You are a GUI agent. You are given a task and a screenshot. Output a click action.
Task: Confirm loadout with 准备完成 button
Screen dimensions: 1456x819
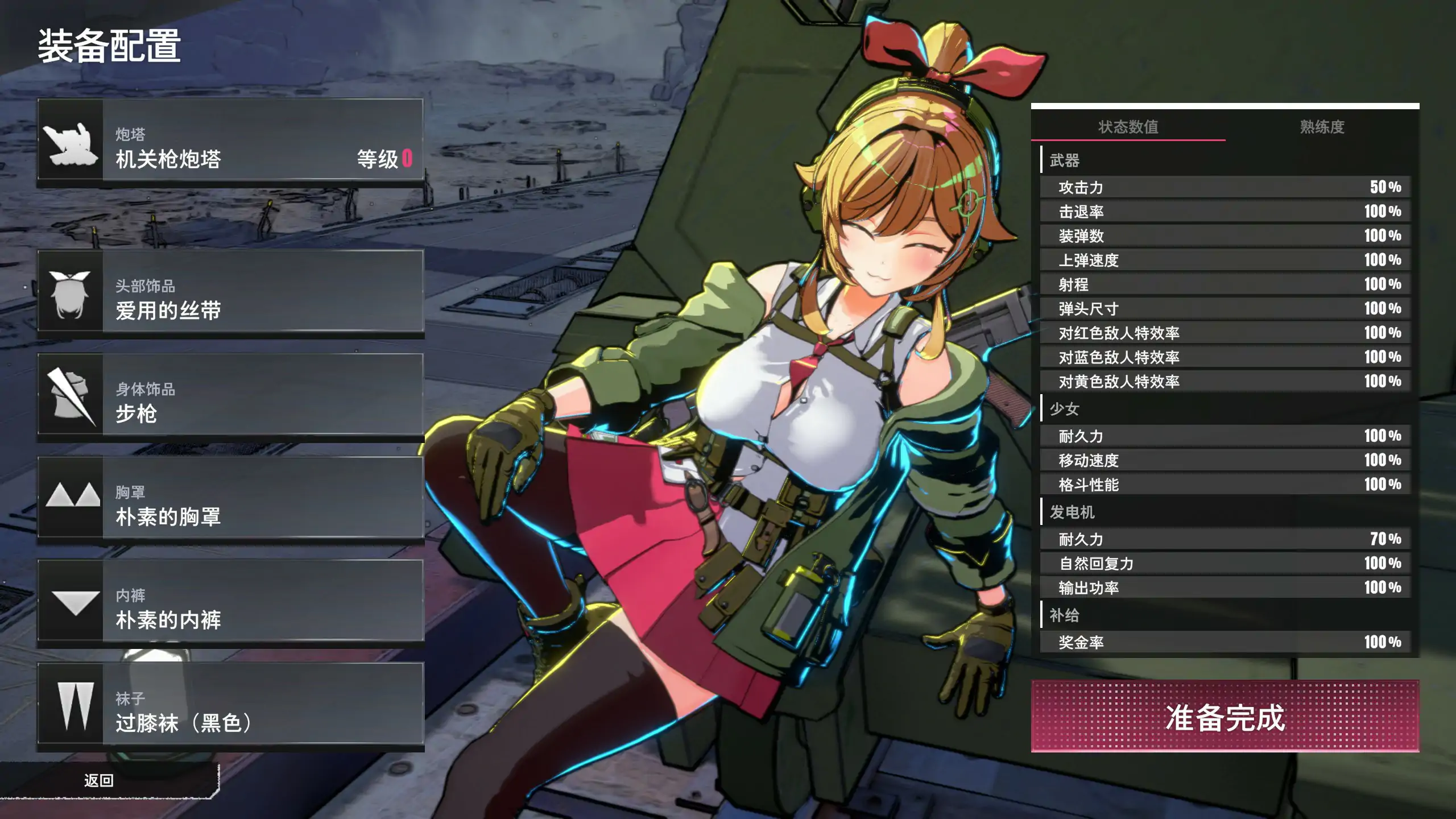pos(1225,716)
